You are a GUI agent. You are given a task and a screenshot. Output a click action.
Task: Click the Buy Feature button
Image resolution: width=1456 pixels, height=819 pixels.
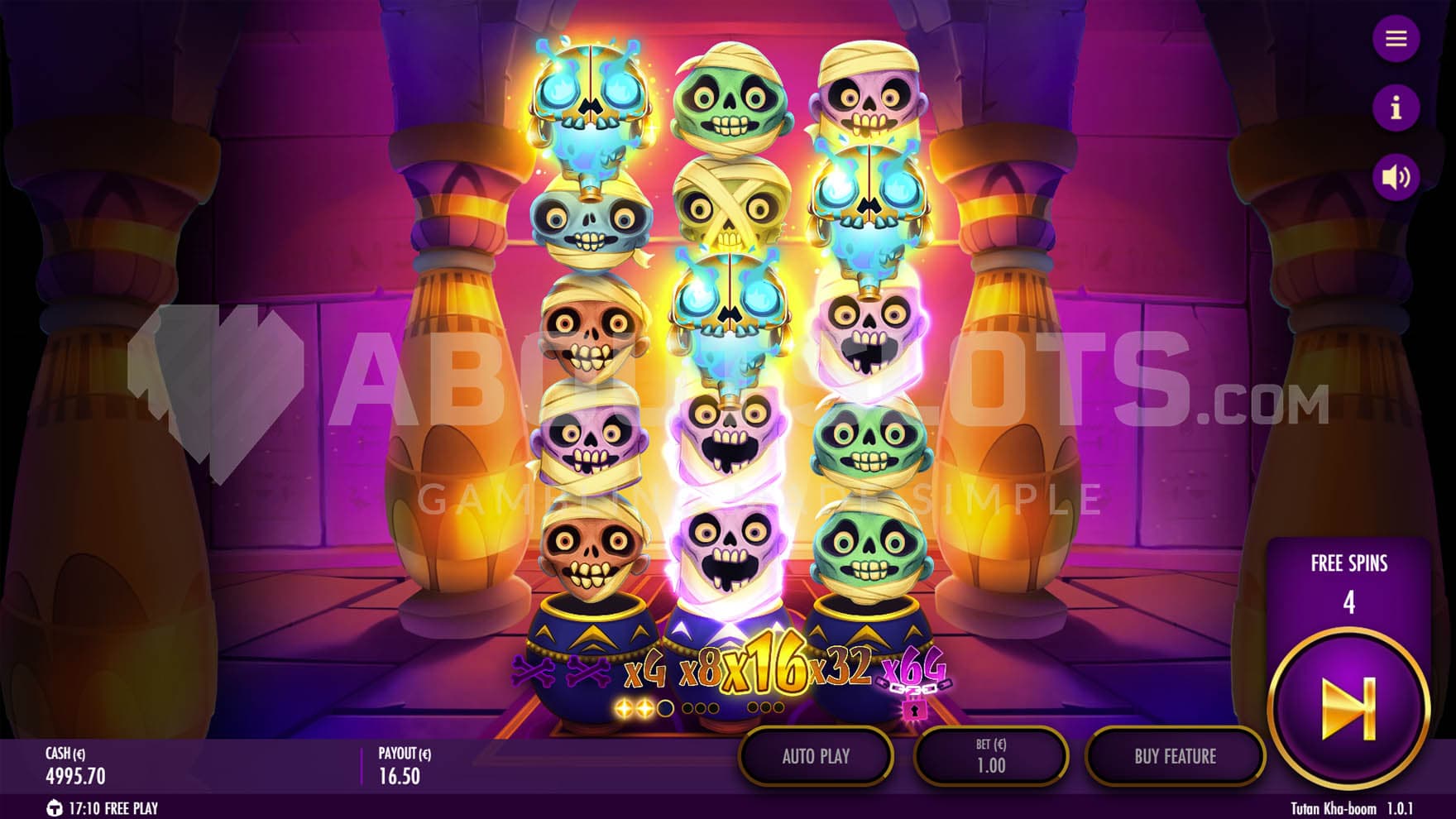(x=1175, y=756)
